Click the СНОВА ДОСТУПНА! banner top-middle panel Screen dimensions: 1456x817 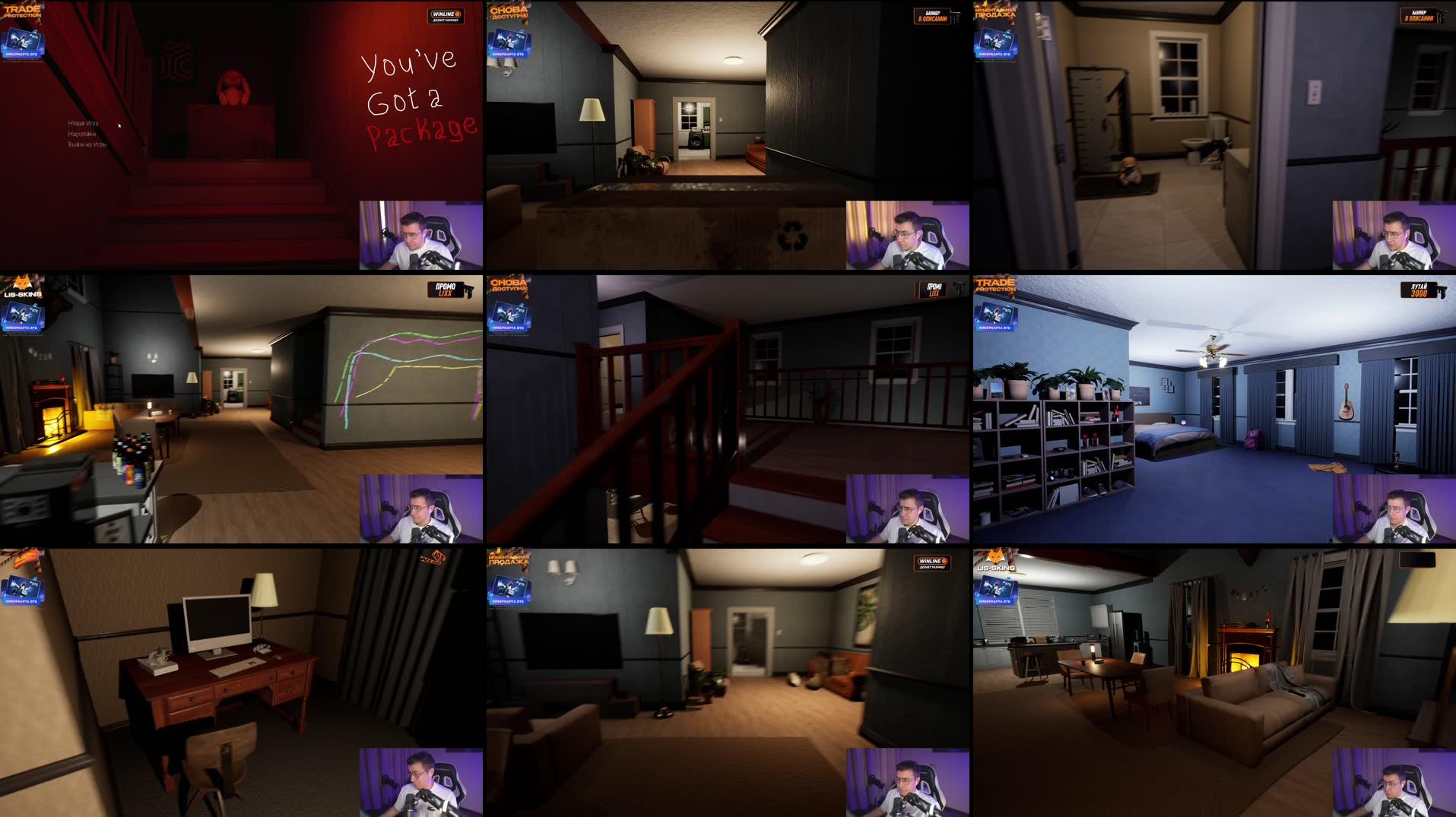click(510, 13)
